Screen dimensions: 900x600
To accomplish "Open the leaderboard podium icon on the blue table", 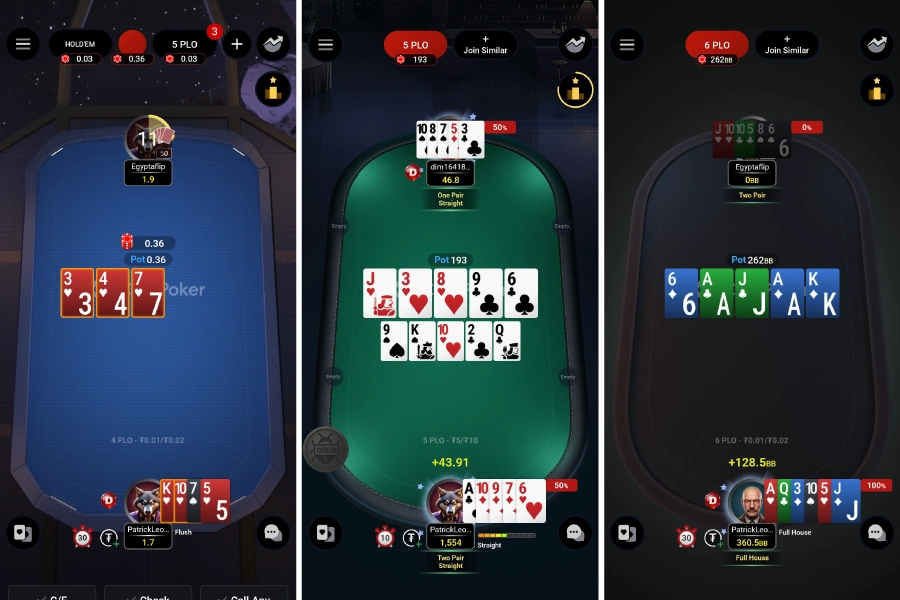I will coord(273,90).
